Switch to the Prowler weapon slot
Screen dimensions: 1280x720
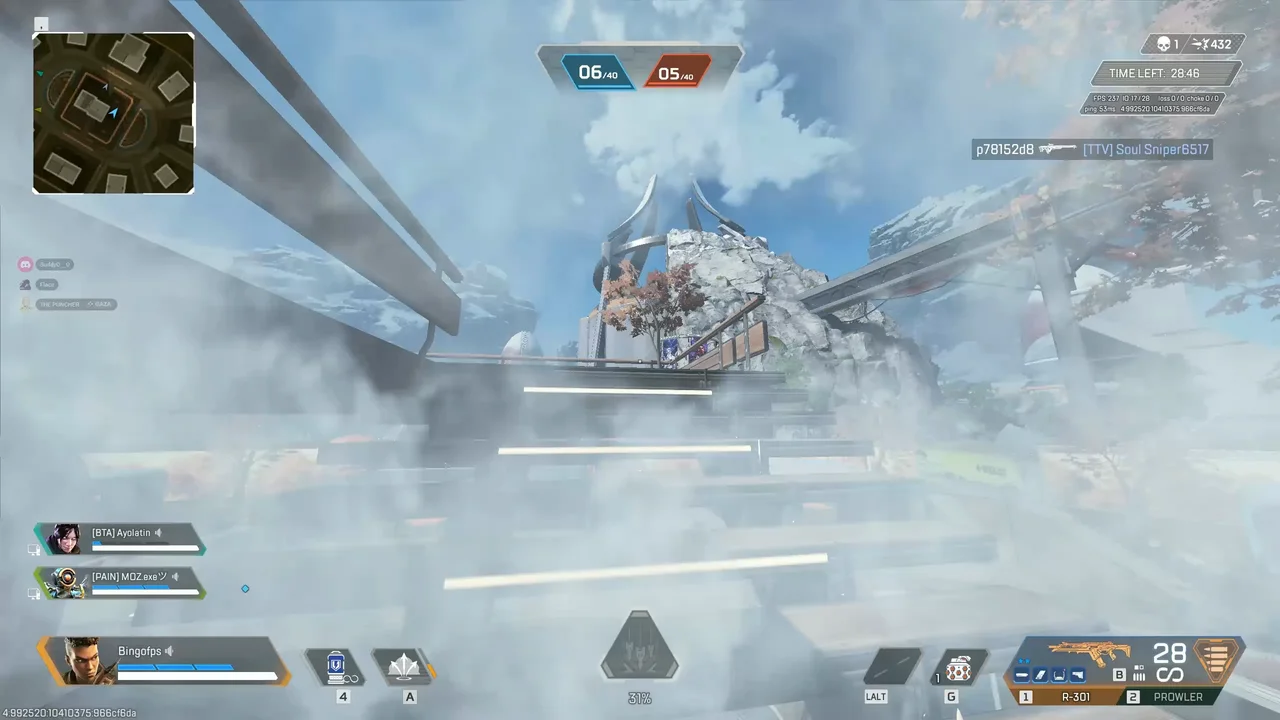(1176, 697)
